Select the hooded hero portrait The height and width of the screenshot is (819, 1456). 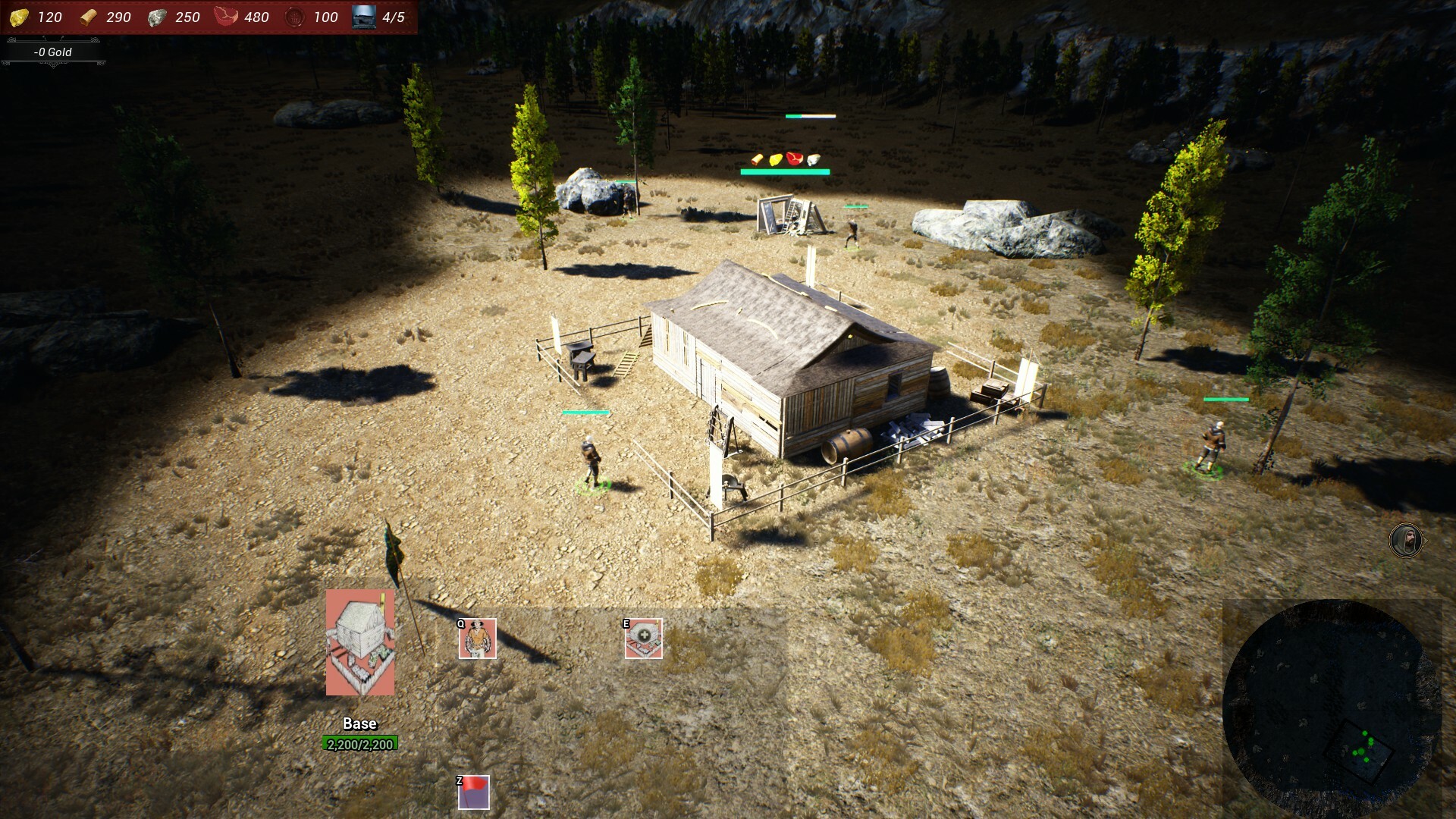coord(1405,541)
